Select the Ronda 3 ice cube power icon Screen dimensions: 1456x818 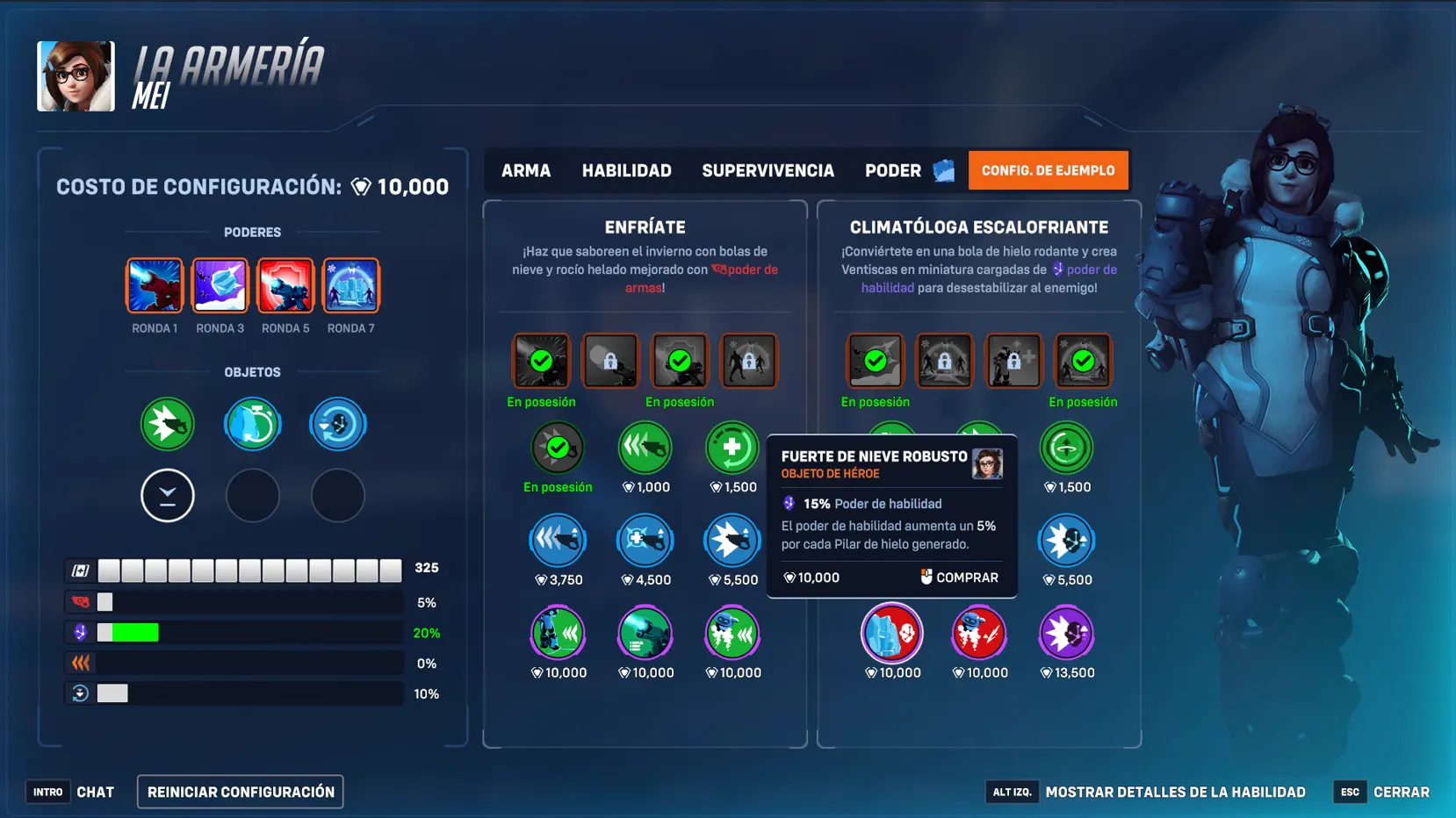pyautogui.click(x=220, y=285)
